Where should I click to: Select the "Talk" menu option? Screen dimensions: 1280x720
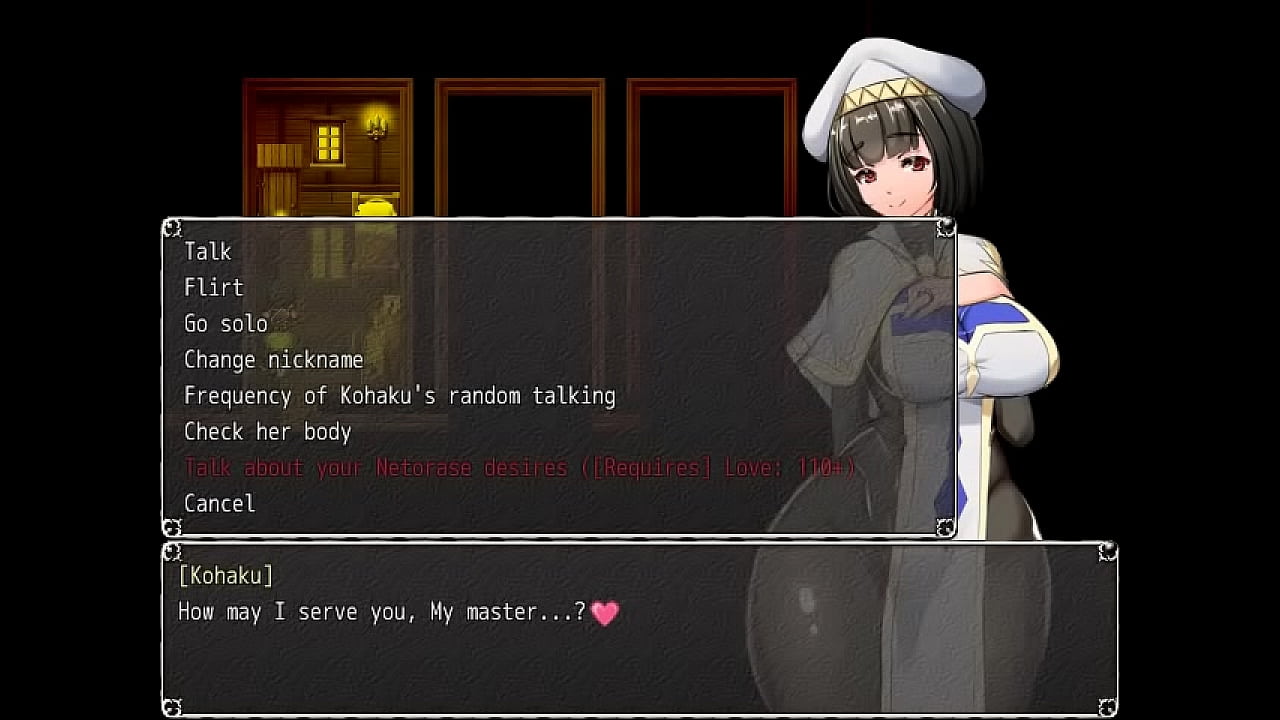coord(208,251)
